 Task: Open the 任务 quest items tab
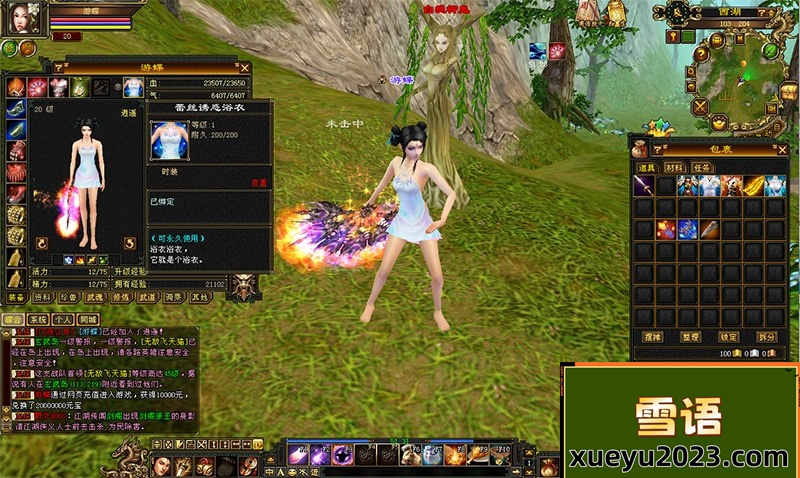[704, 169]
